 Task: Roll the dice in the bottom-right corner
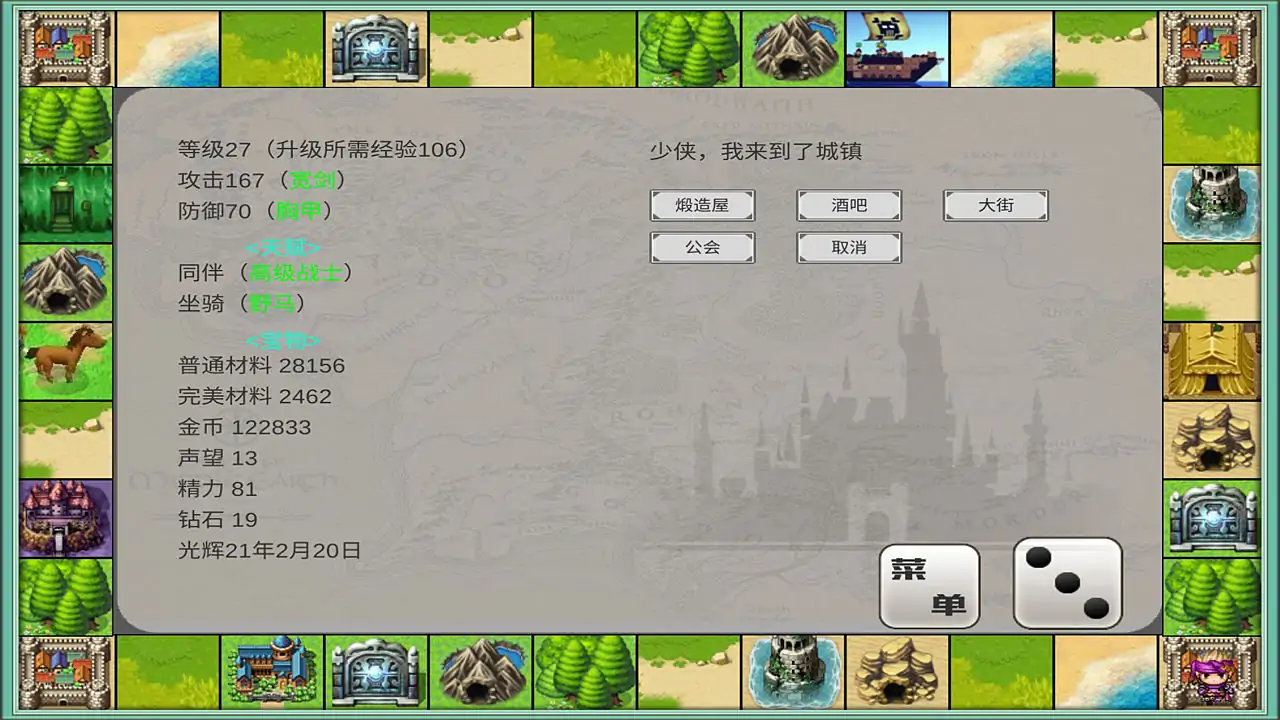point(1066,582)
